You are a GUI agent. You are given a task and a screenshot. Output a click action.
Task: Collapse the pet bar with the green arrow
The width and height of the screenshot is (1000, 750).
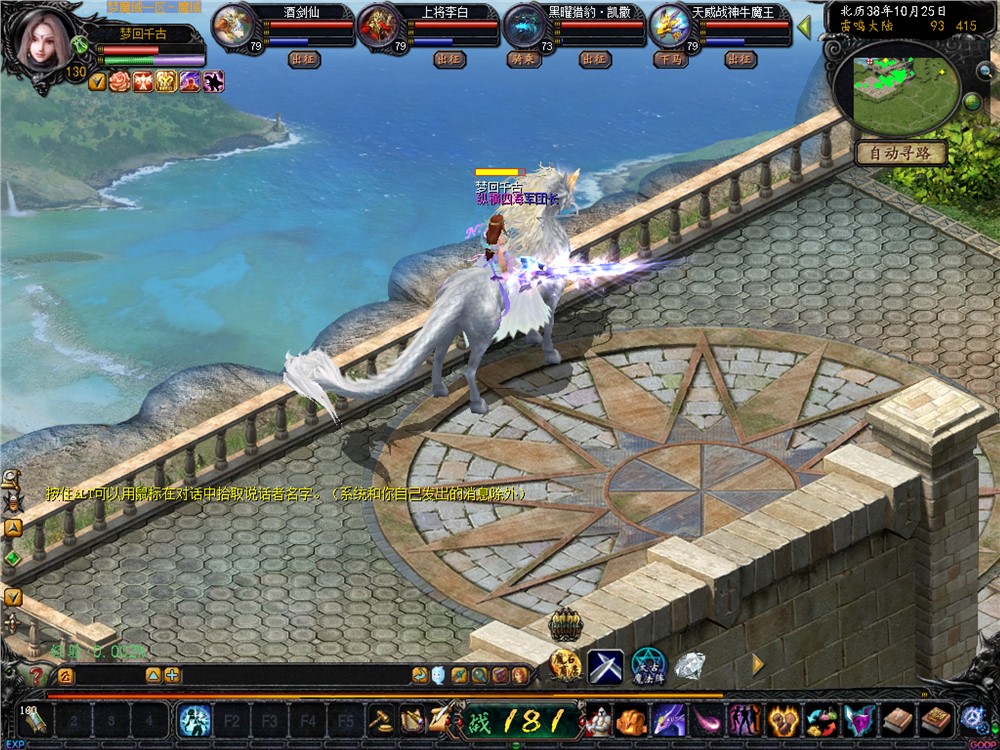tap(803, 27)
